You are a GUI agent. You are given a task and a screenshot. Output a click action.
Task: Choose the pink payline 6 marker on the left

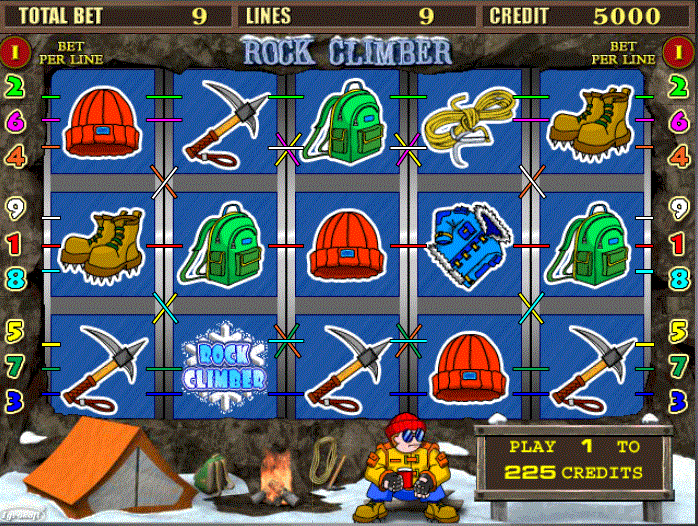[15, 121]
